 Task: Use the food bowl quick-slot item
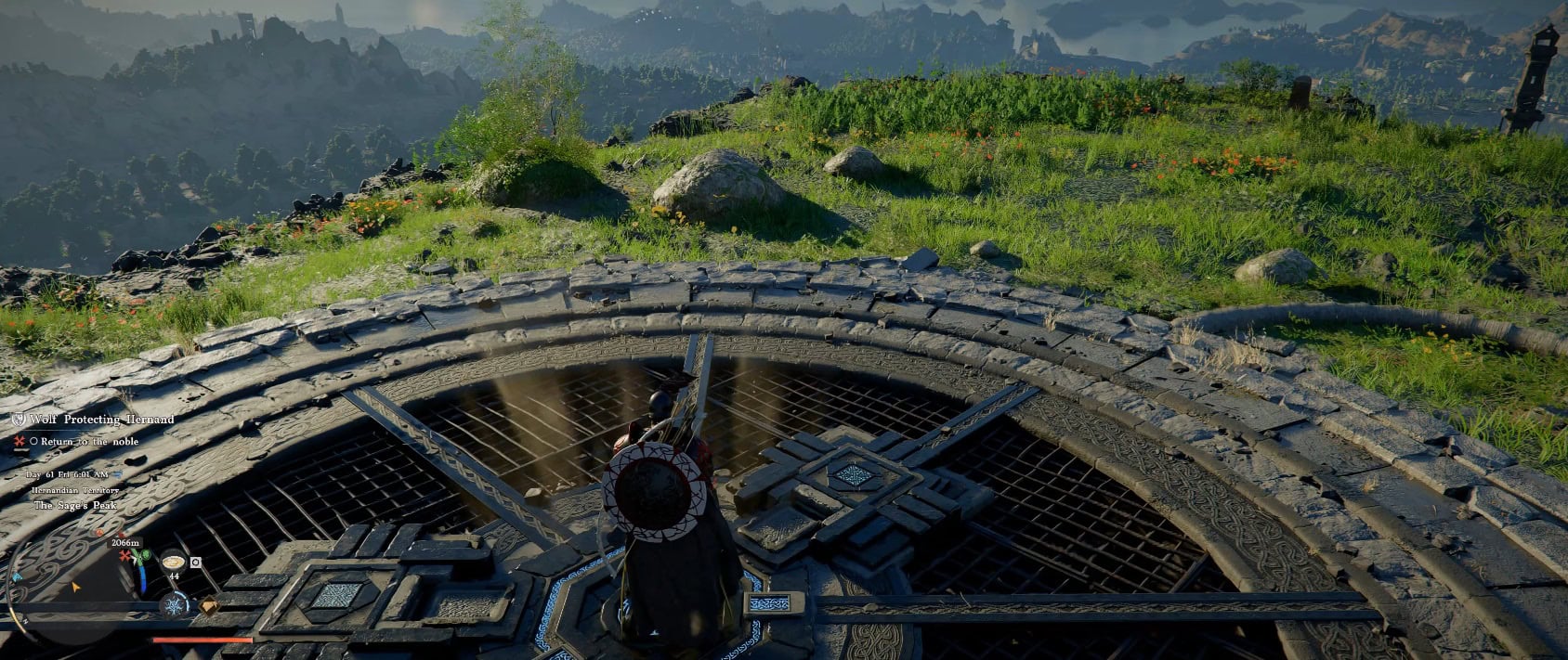[x=174, y=561]
